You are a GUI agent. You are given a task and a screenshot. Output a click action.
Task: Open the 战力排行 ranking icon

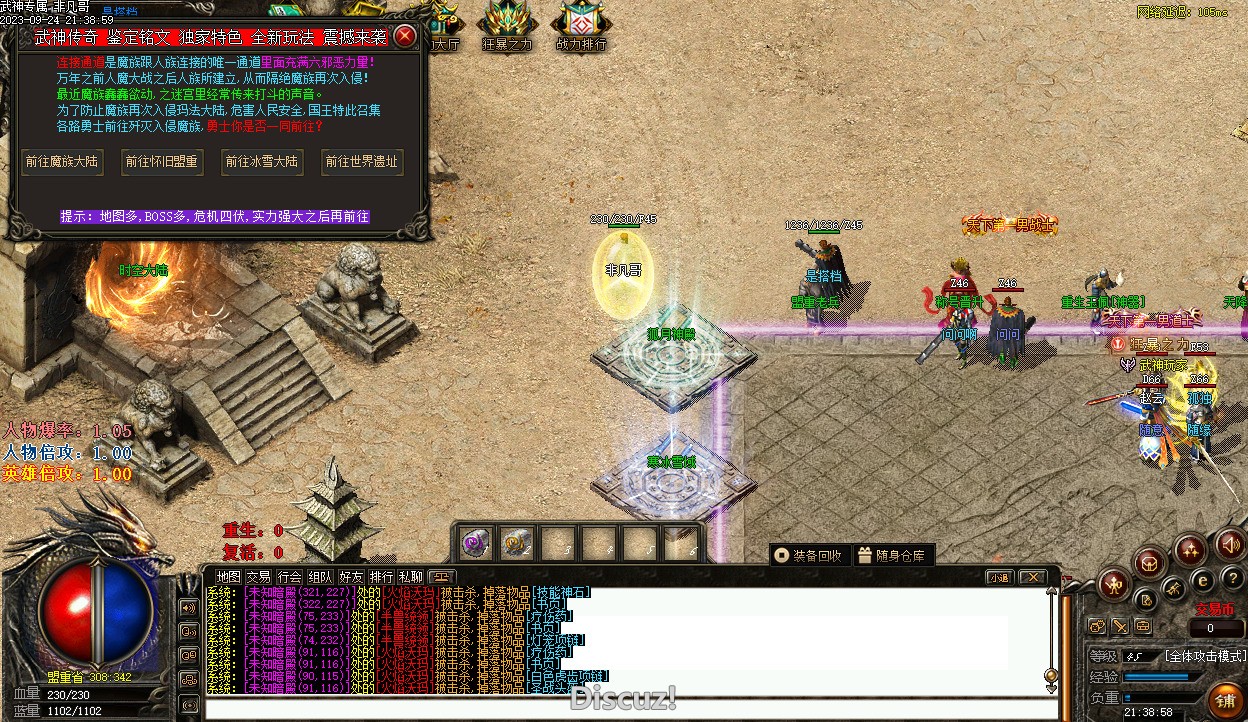click(x=581, y=26)
